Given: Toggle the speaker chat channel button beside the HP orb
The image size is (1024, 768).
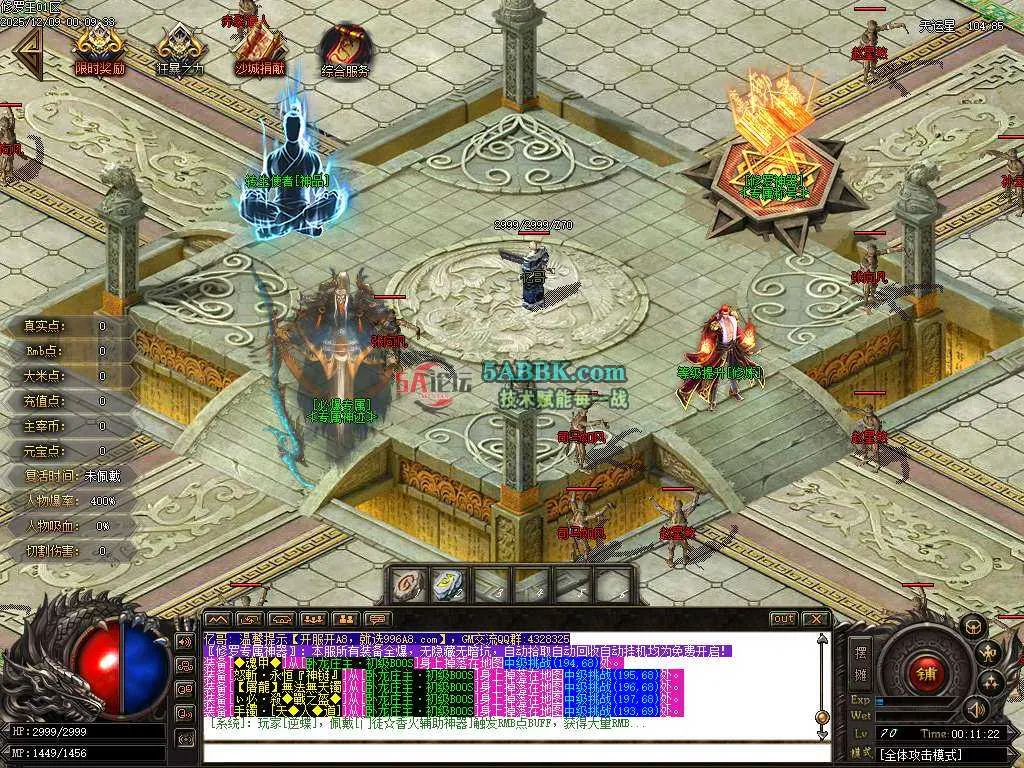Looking at the screenshot, I should coord(184,641).
